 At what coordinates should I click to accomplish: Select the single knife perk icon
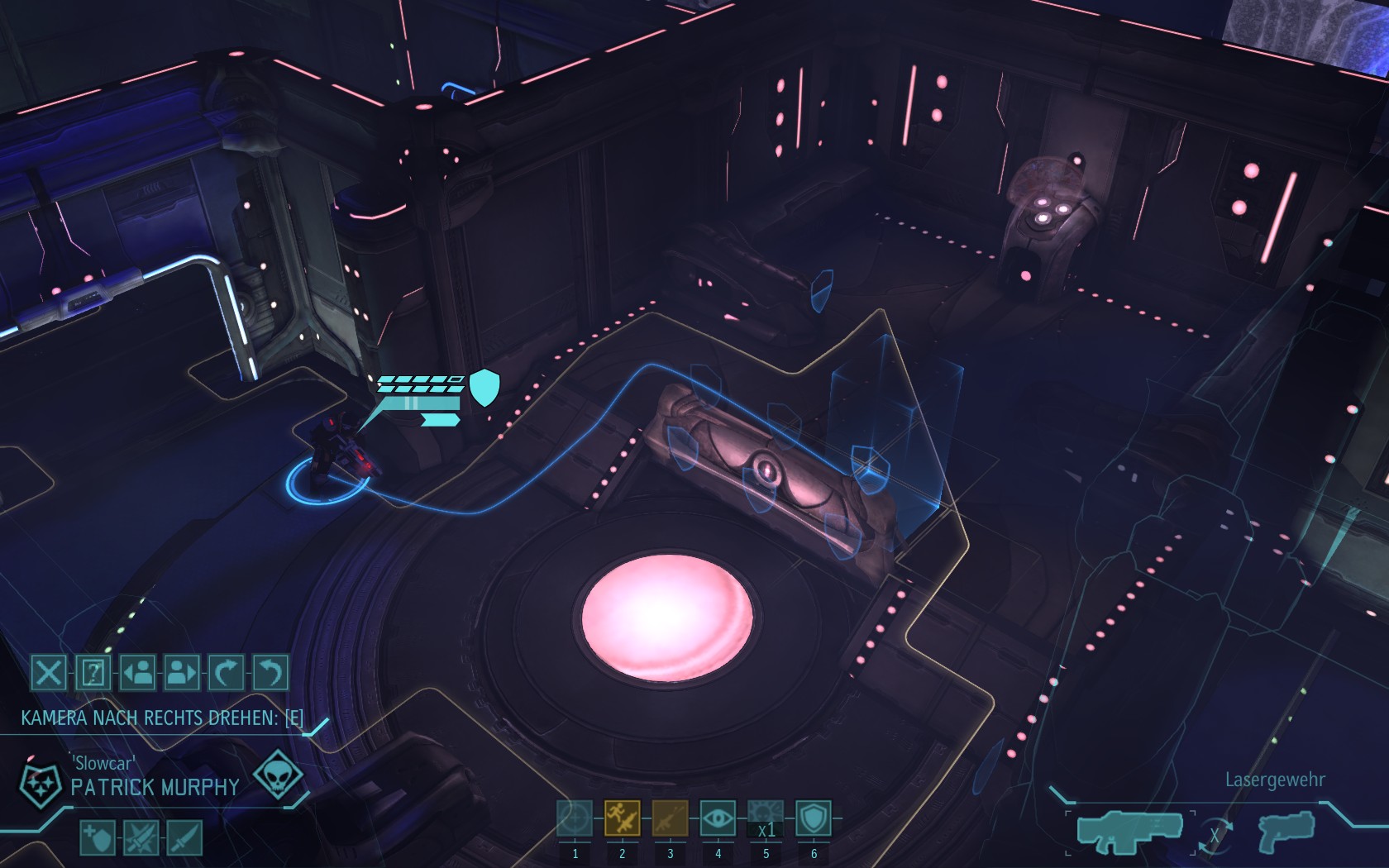click(x=184, y=838)
